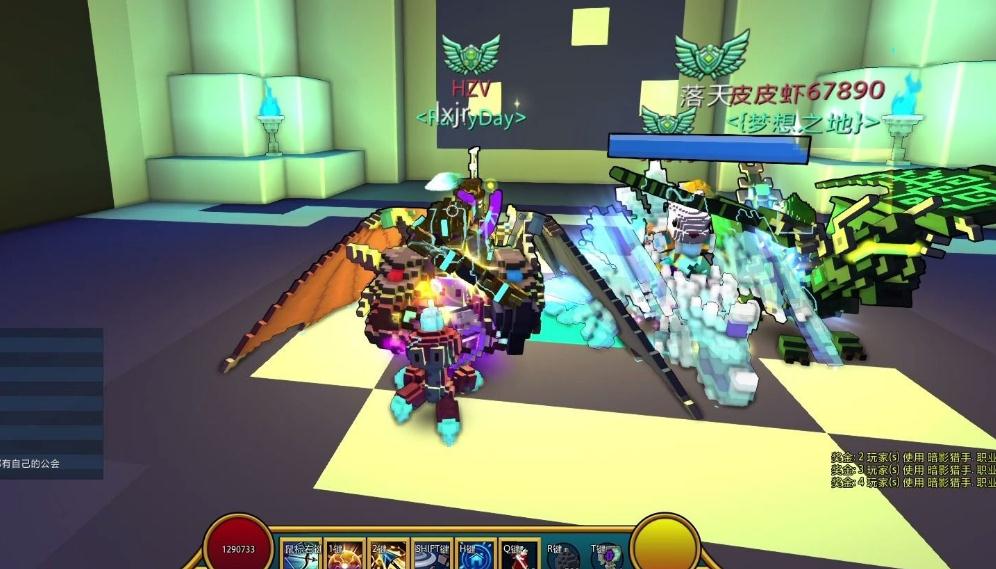This screenshot has height=569, width=996.
Task: Activate the dark round emblem labeled R键
Action: coord(564,556)
